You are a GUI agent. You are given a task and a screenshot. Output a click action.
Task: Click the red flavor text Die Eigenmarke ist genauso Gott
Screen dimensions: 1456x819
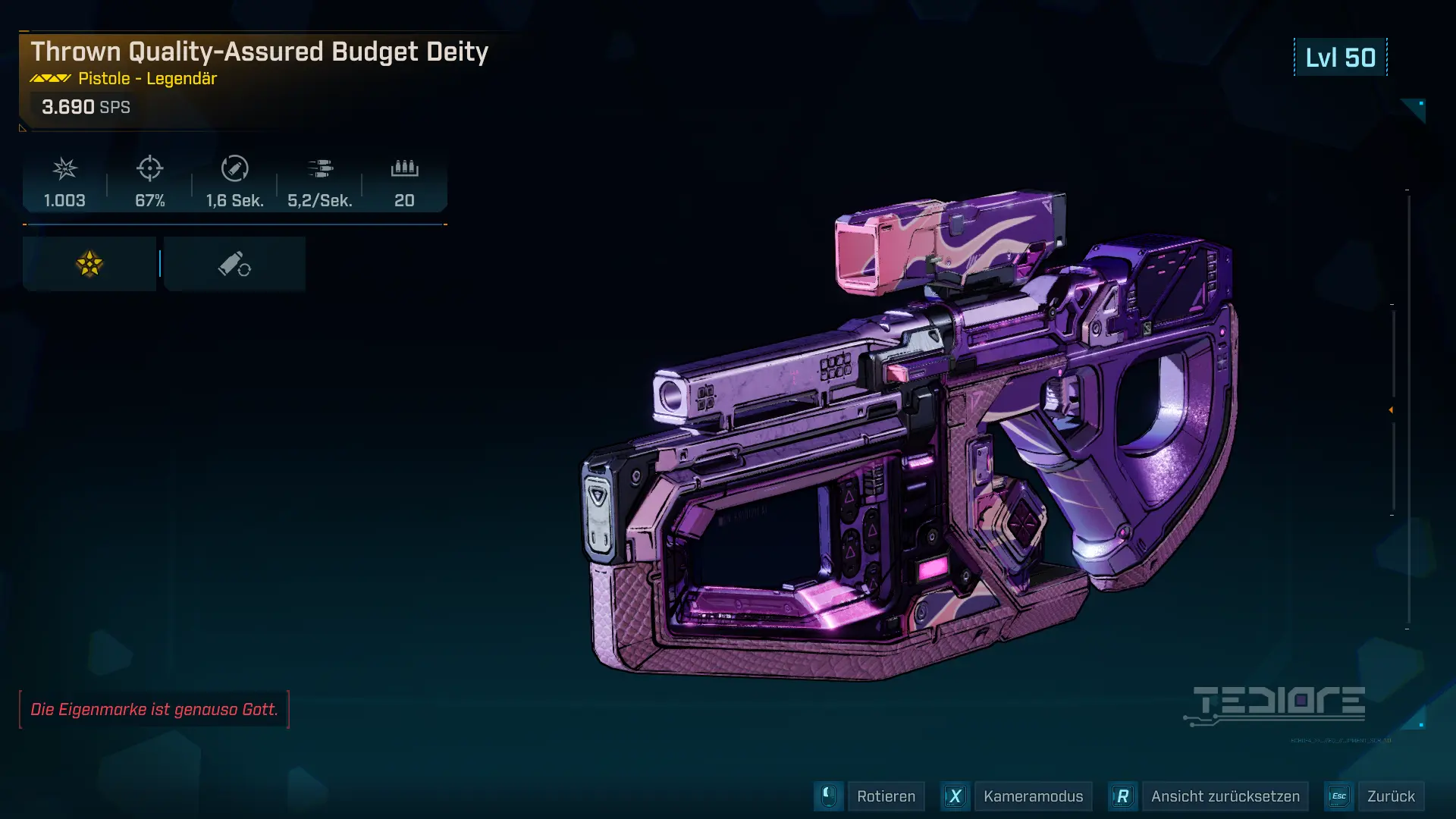tap(154, 711)
